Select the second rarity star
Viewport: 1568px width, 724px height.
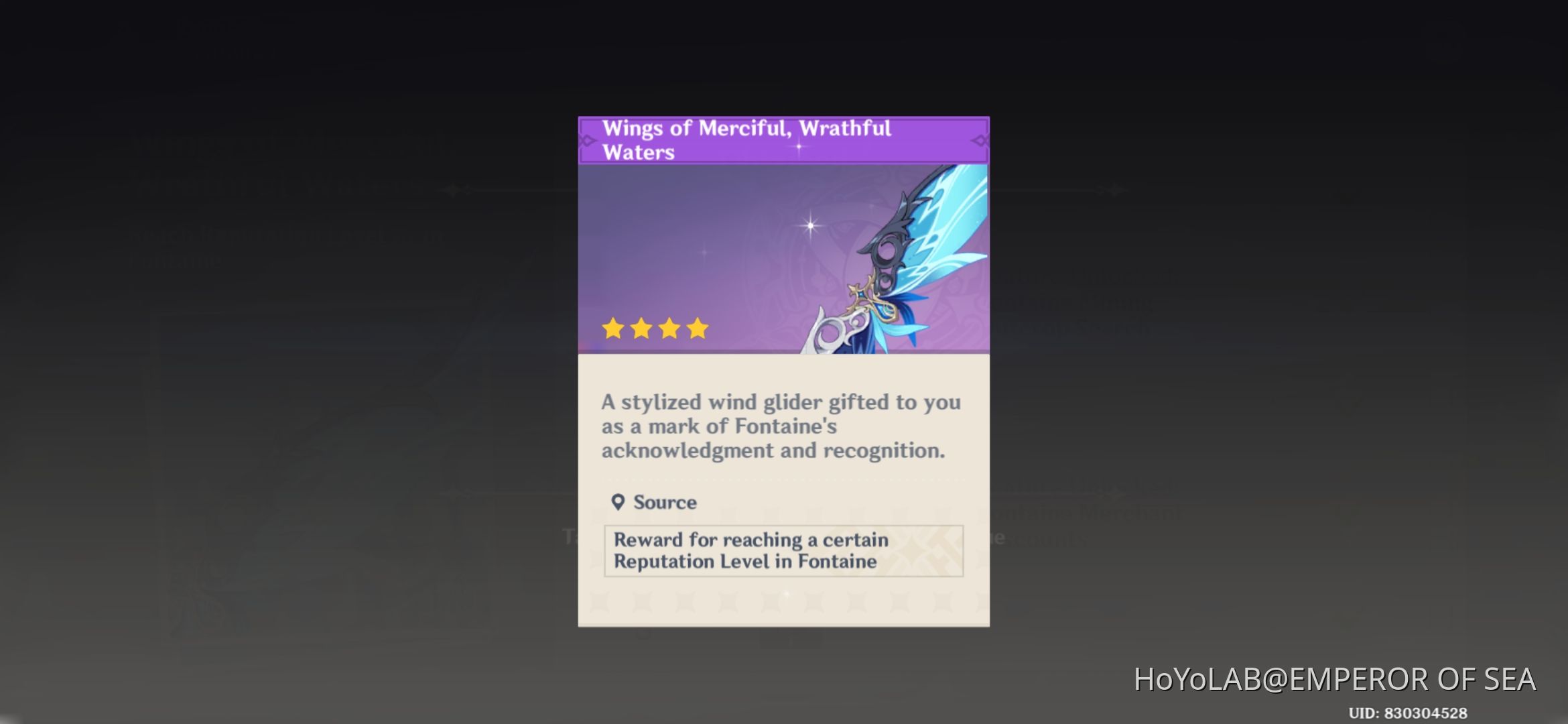click(x=641, y=327)
